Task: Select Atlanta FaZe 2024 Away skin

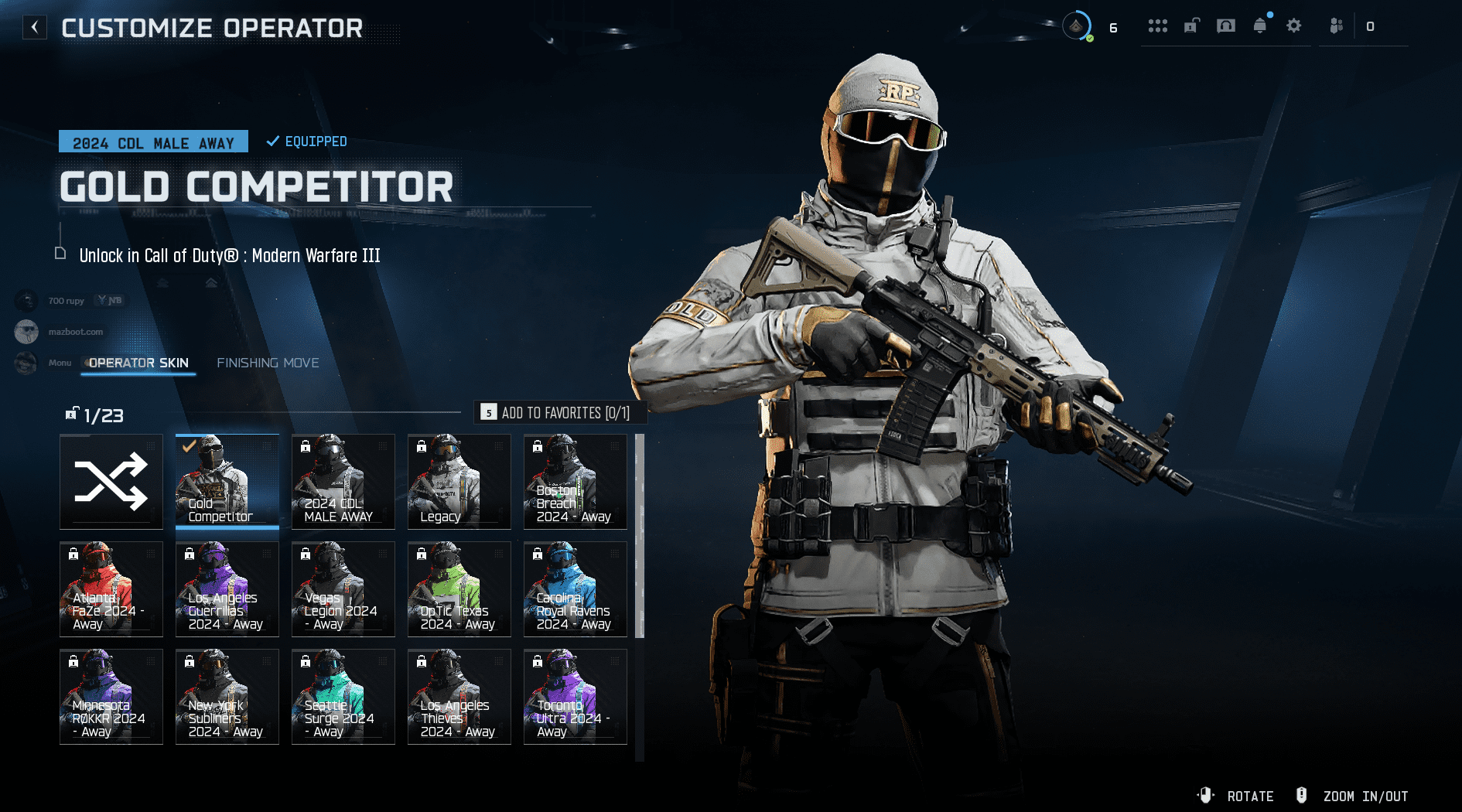Action: (111, 589)
